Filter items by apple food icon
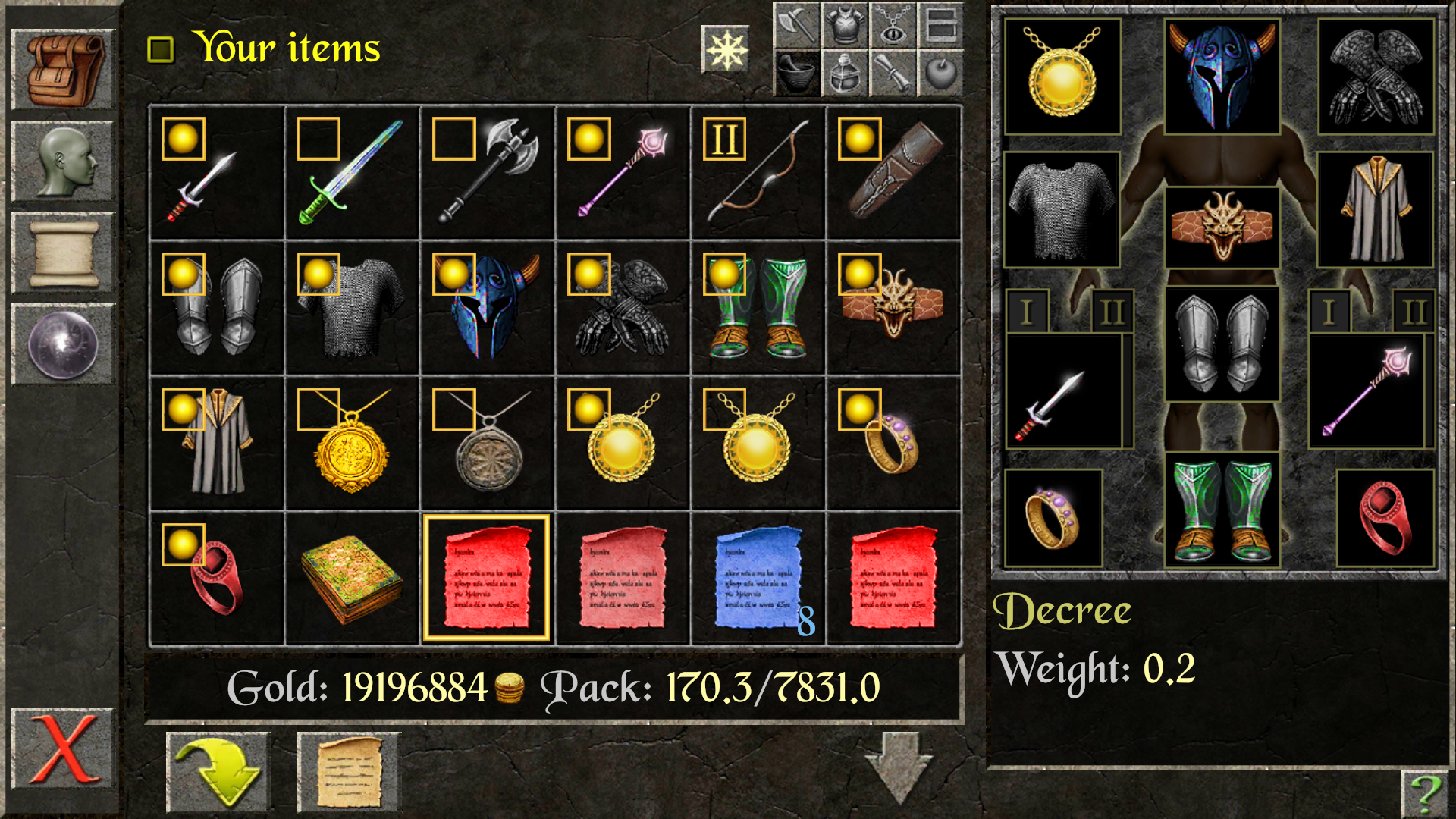This screenshot has width=1456, height=819. 940,74
